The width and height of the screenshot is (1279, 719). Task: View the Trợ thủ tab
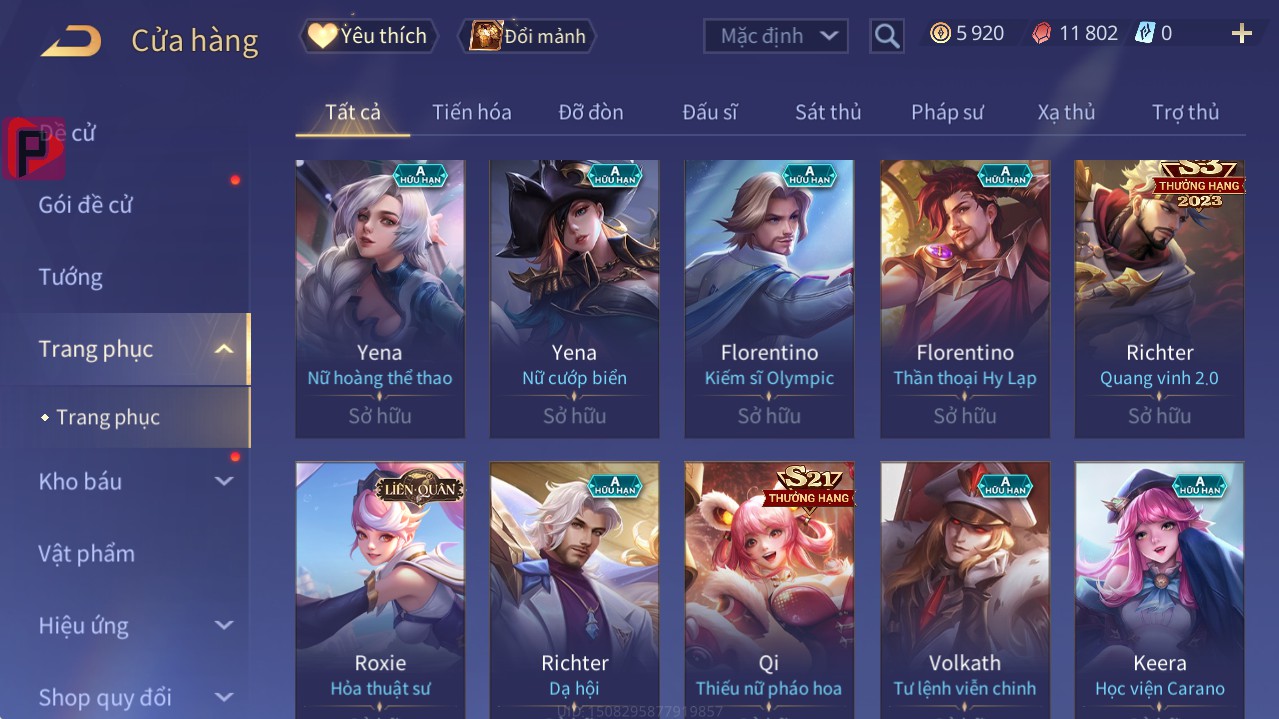tap(1185, 112)
